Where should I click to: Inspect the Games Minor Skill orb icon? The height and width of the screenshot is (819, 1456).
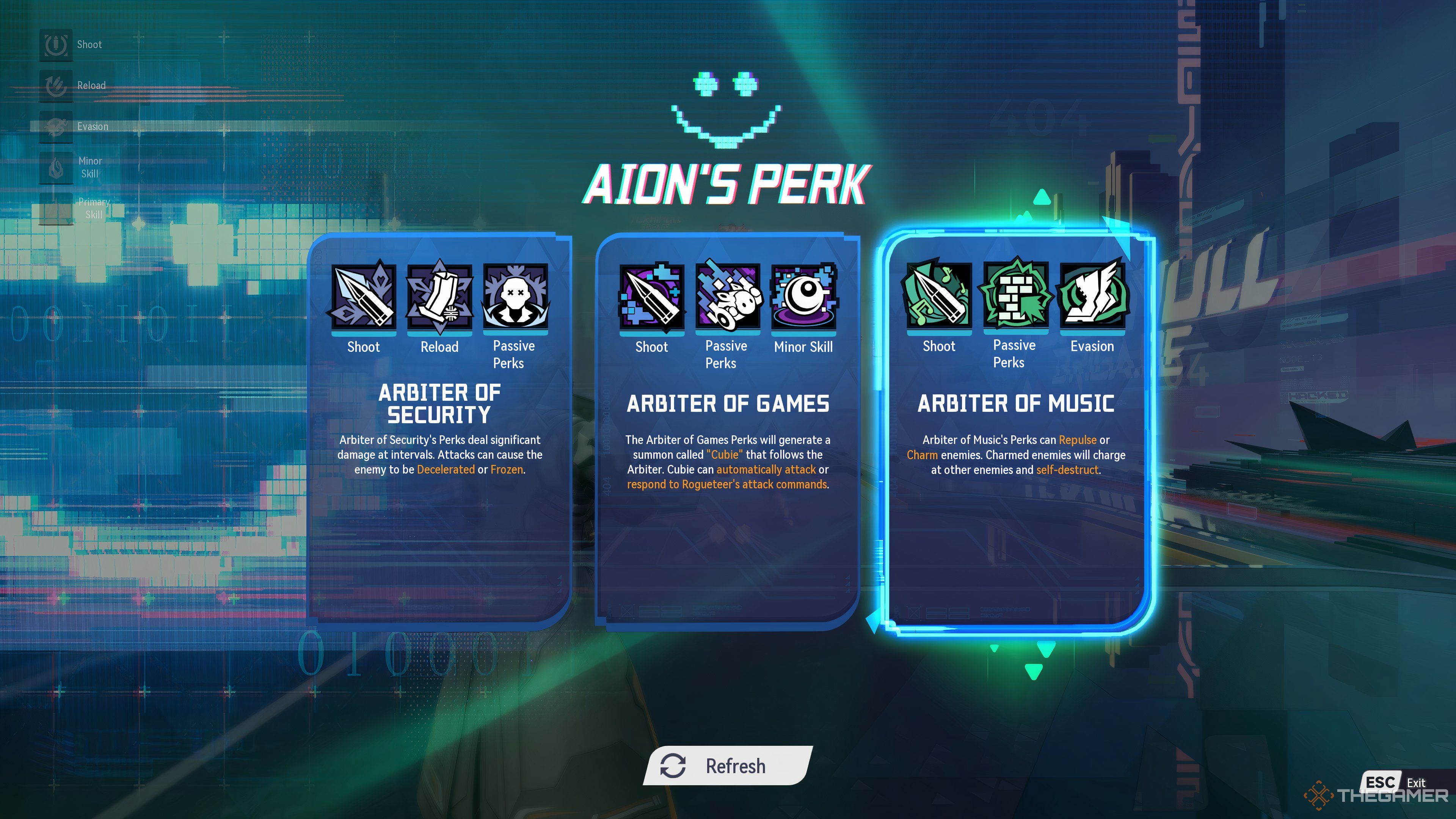803,296
